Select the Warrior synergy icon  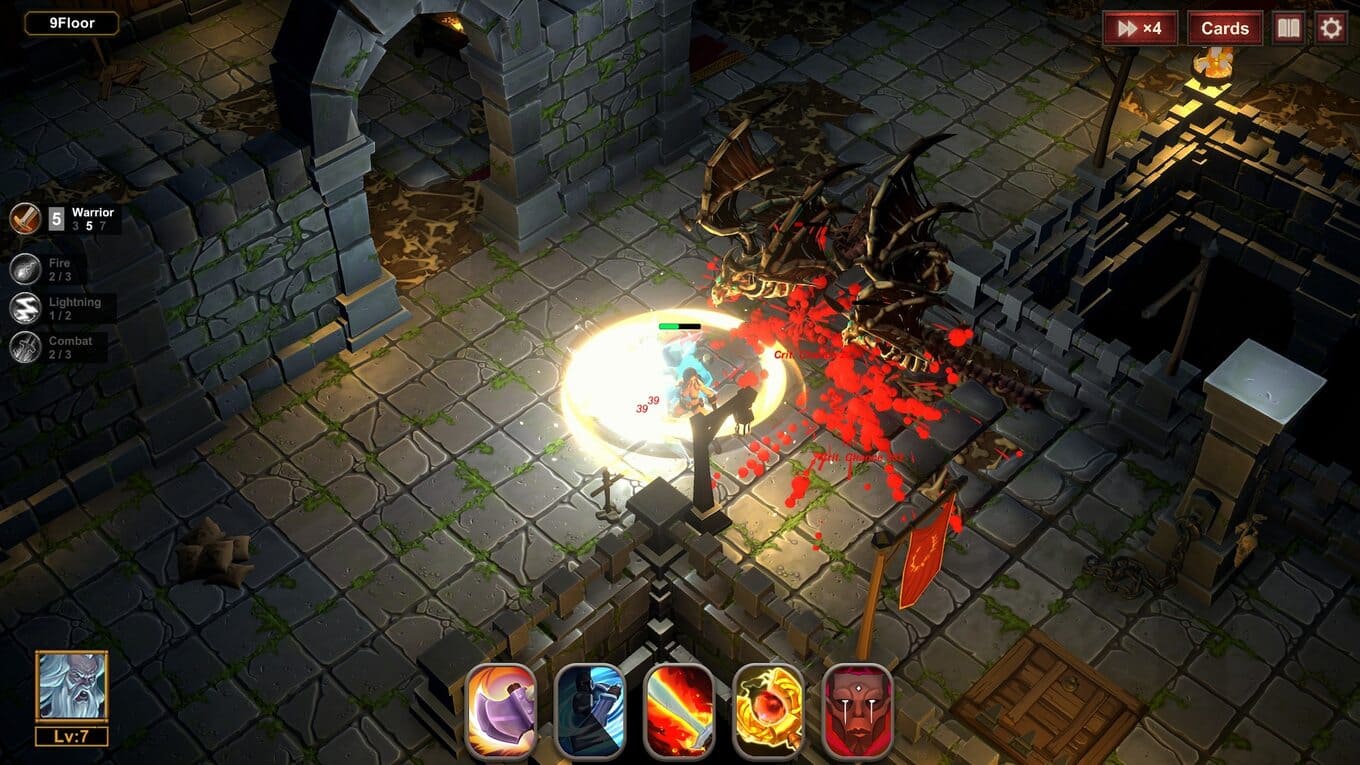tap(26, 218)
